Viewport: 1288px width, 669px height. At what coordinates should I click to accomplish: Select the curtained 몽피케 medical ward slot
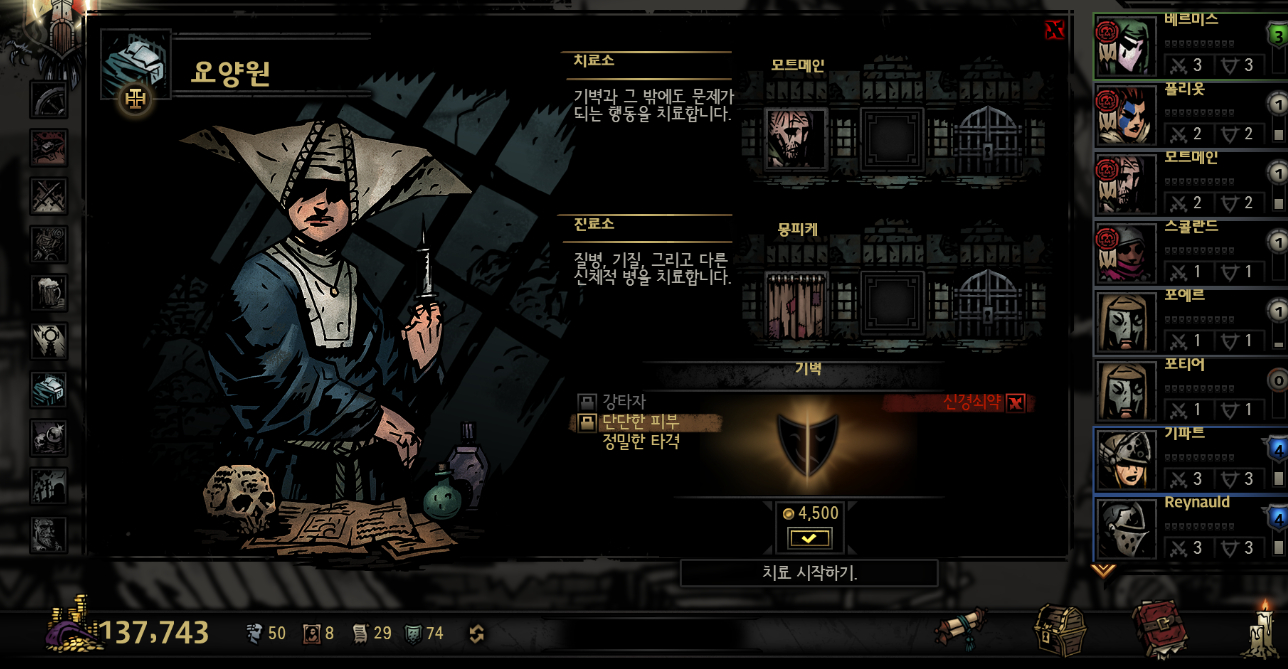pos(796,301)
